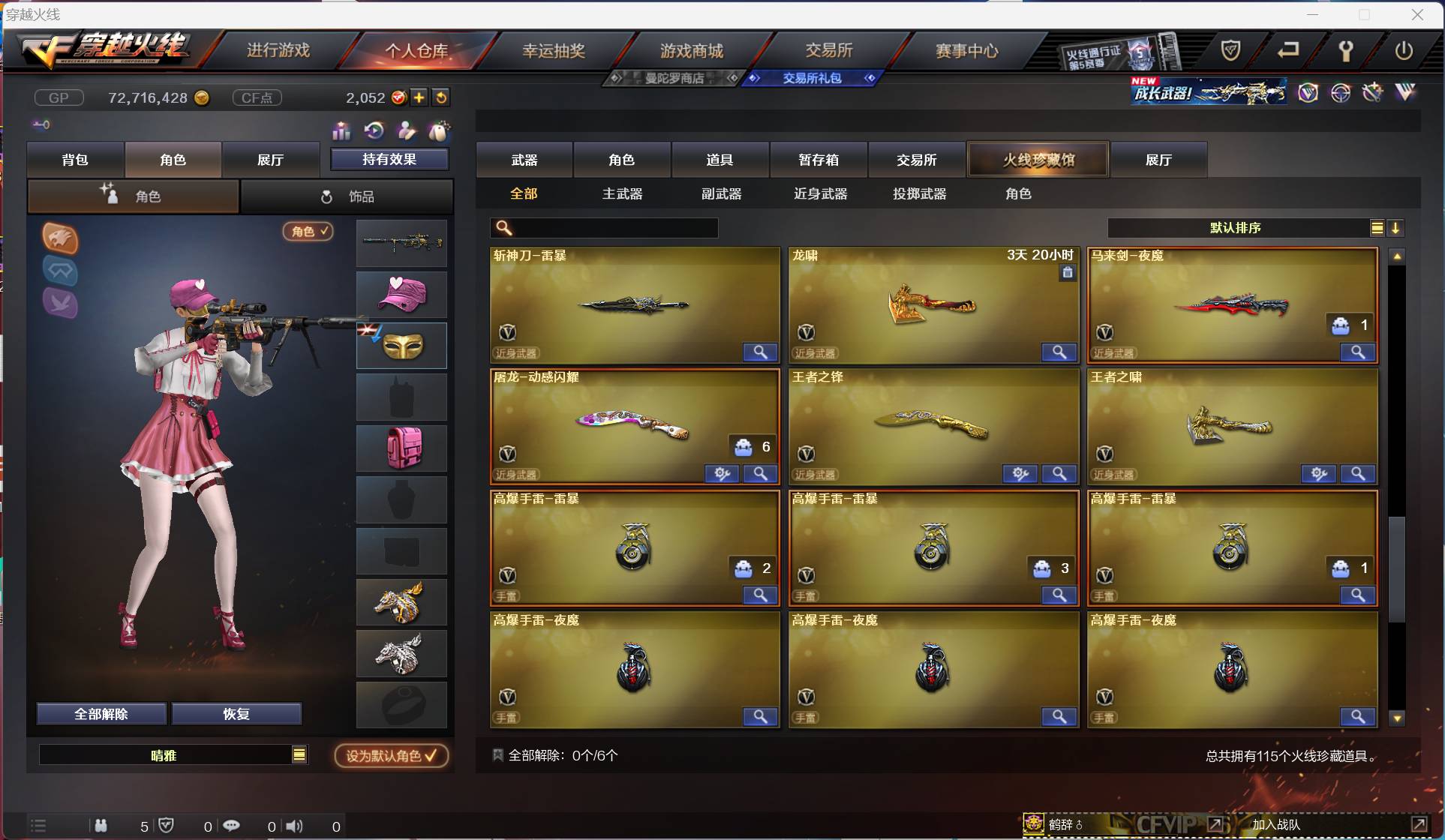Open the character change icon next to replay icon
Screen dimensions: 1445x840
pyautogui.click(x=407, y=131)
